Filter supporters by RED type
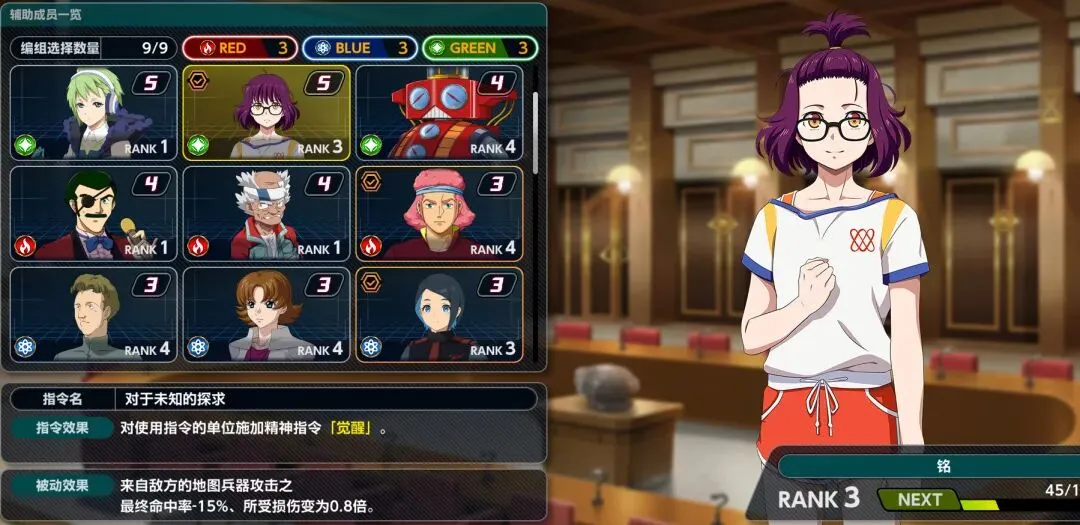The height and width of the screenshot is (525, 1080). (238, 48)
